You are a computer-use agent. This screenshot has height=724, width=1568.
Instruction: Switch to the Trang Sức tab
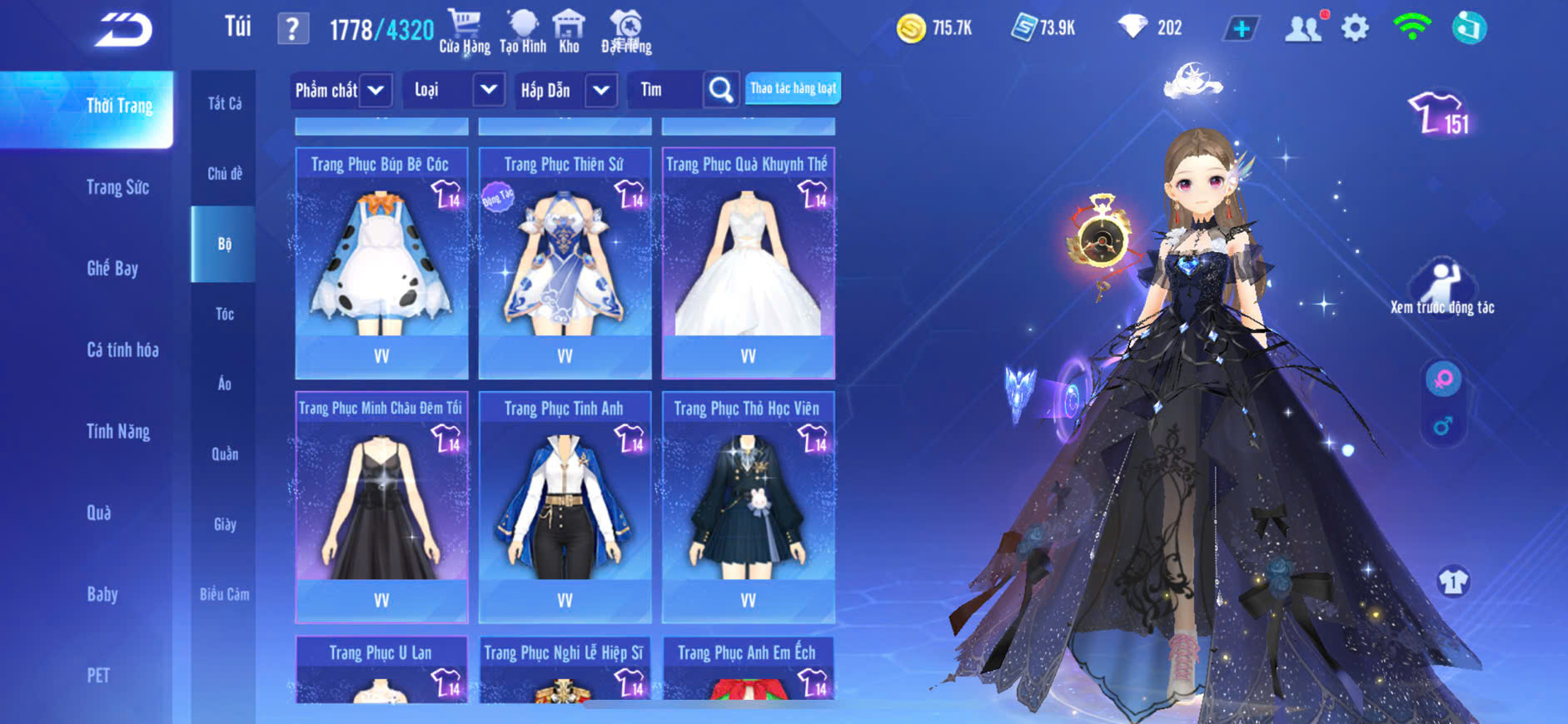click(117, 187)
